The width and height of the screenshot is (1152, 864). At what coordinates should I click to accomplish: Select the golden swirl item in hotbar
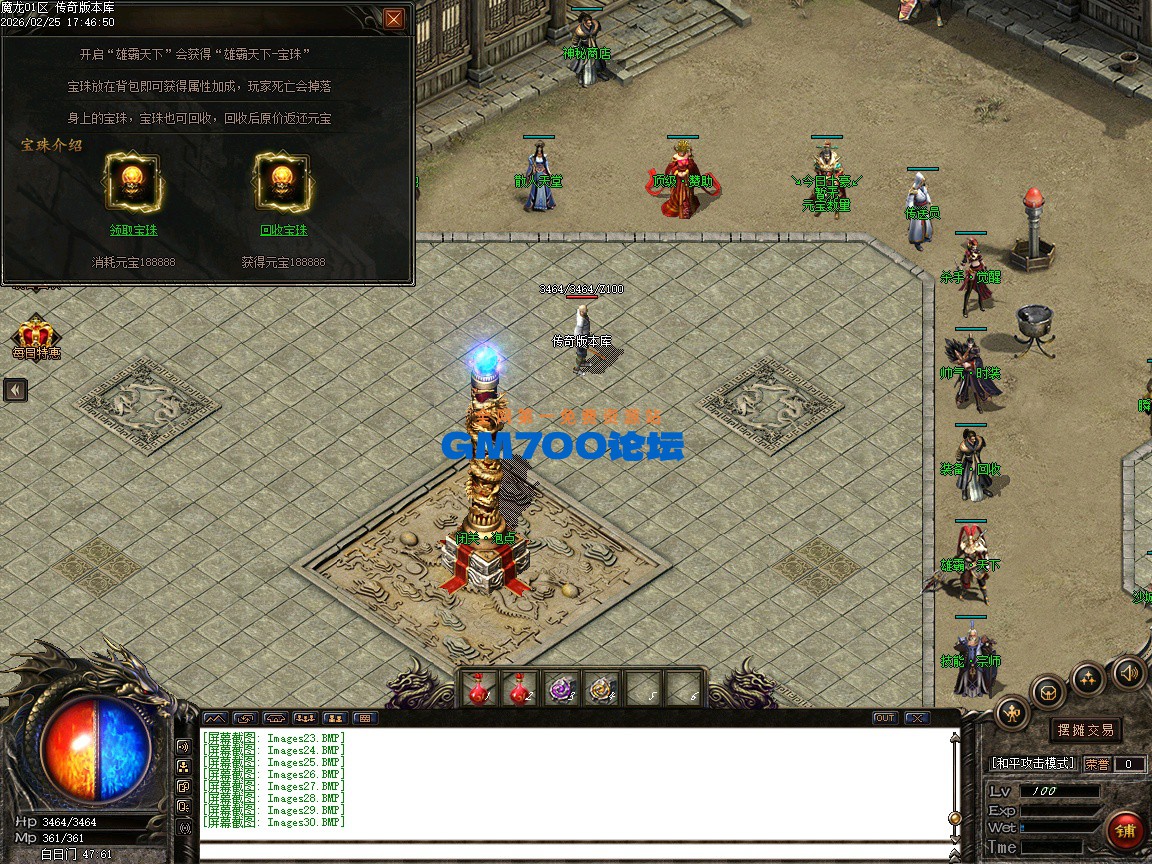601,689
